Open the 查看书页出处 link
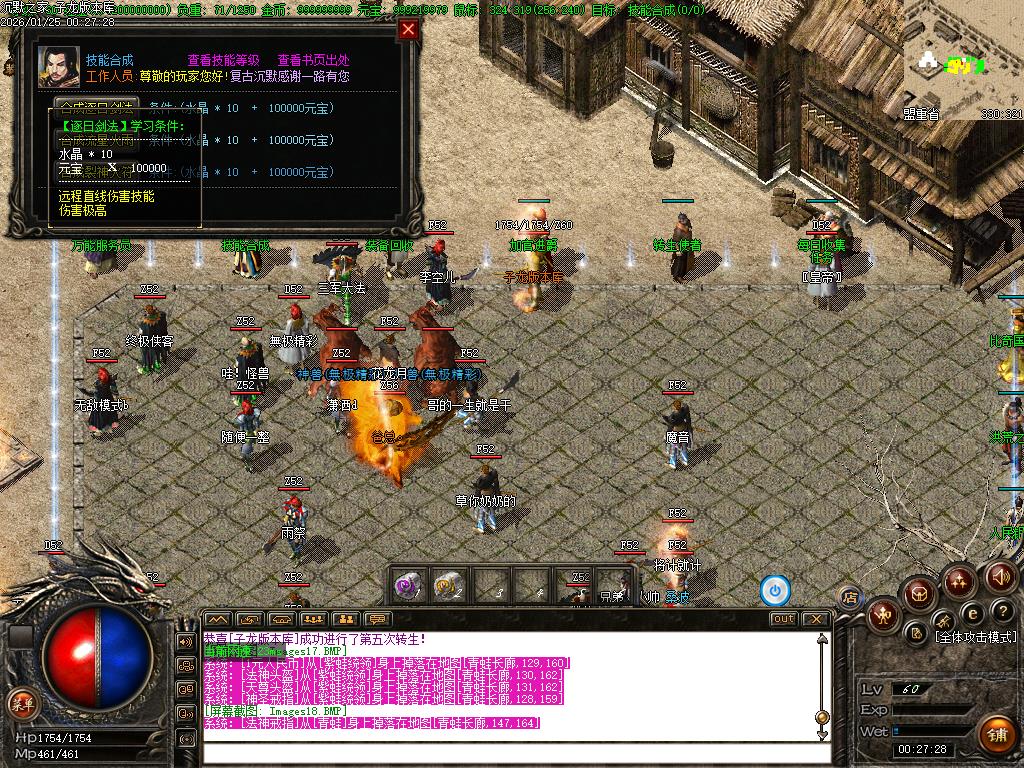The width and height of the screenshot is (1024, 768). (x=313, y=60)
